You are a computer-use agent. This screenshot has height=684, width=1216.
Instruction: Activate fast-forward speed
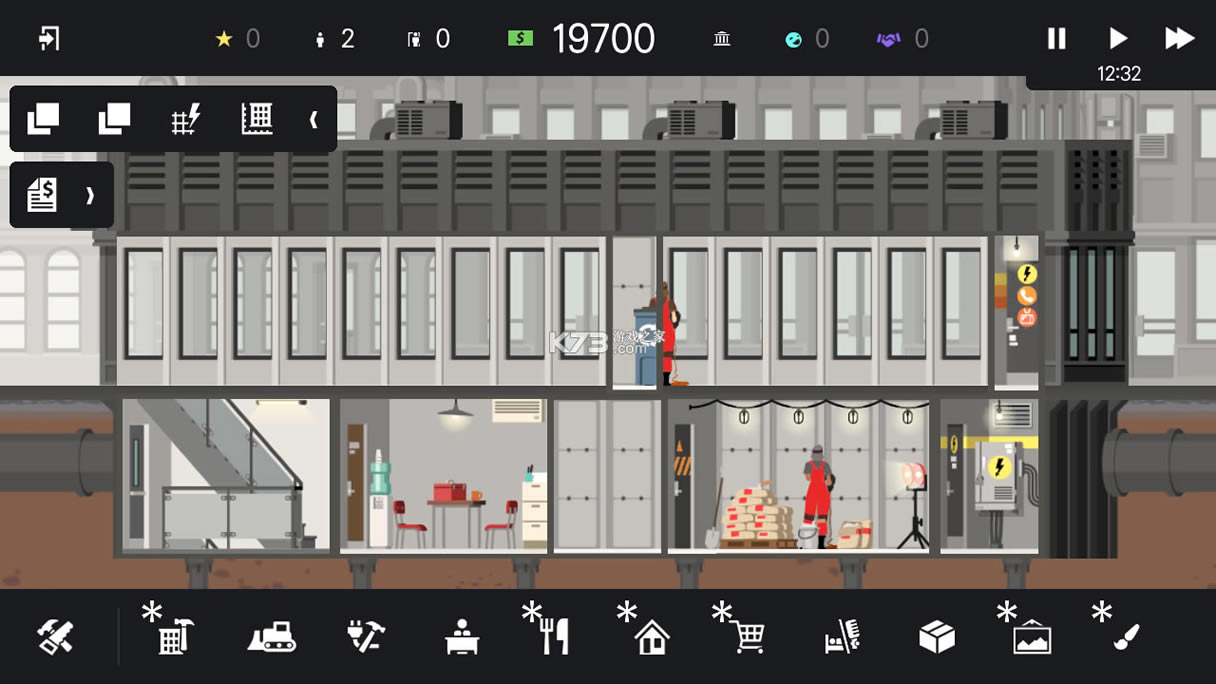(x=1180, y=39)
